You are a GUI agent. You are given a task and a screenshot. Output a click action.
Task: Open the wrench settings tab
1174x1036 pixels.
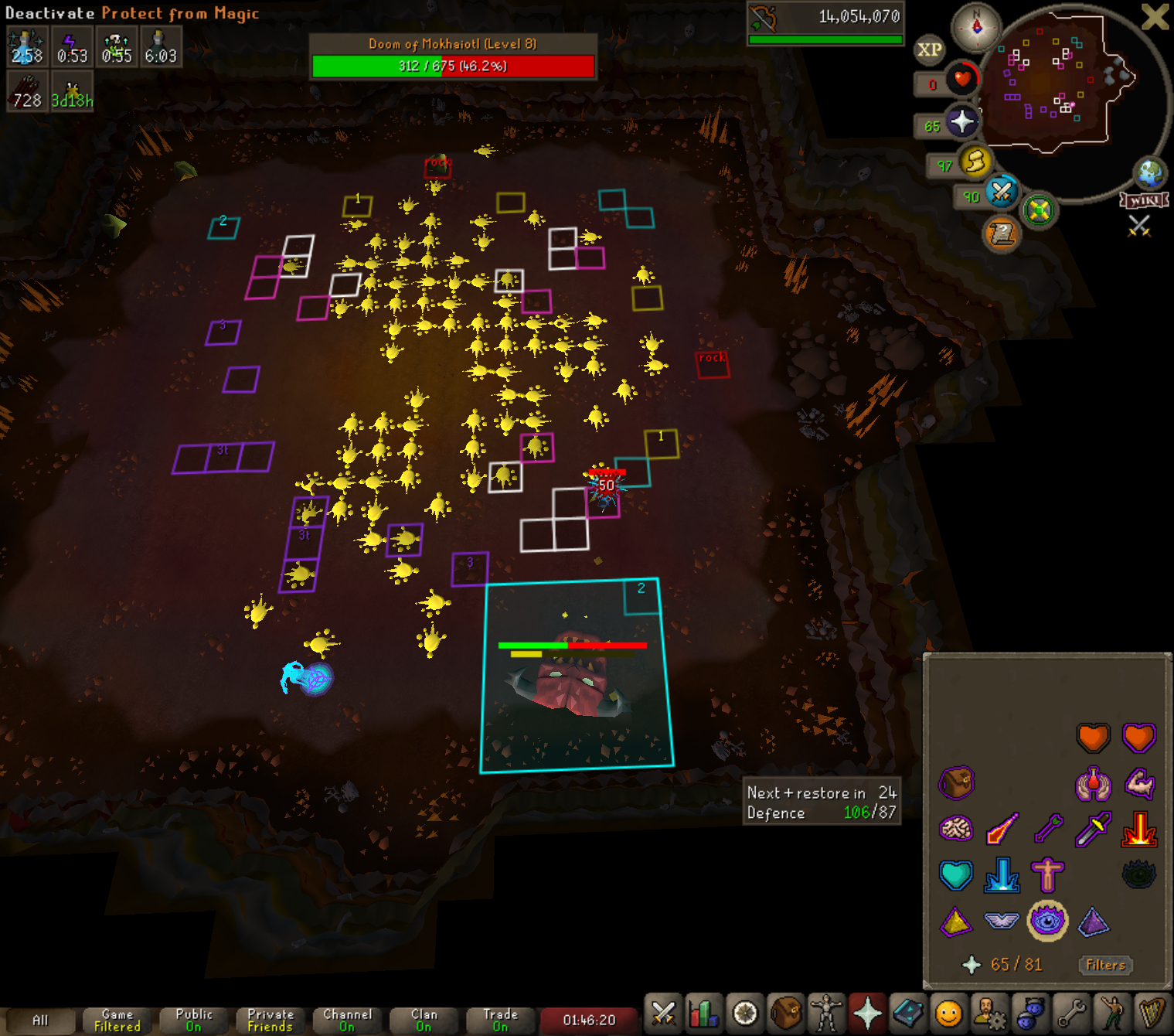coord(1071,1013)
